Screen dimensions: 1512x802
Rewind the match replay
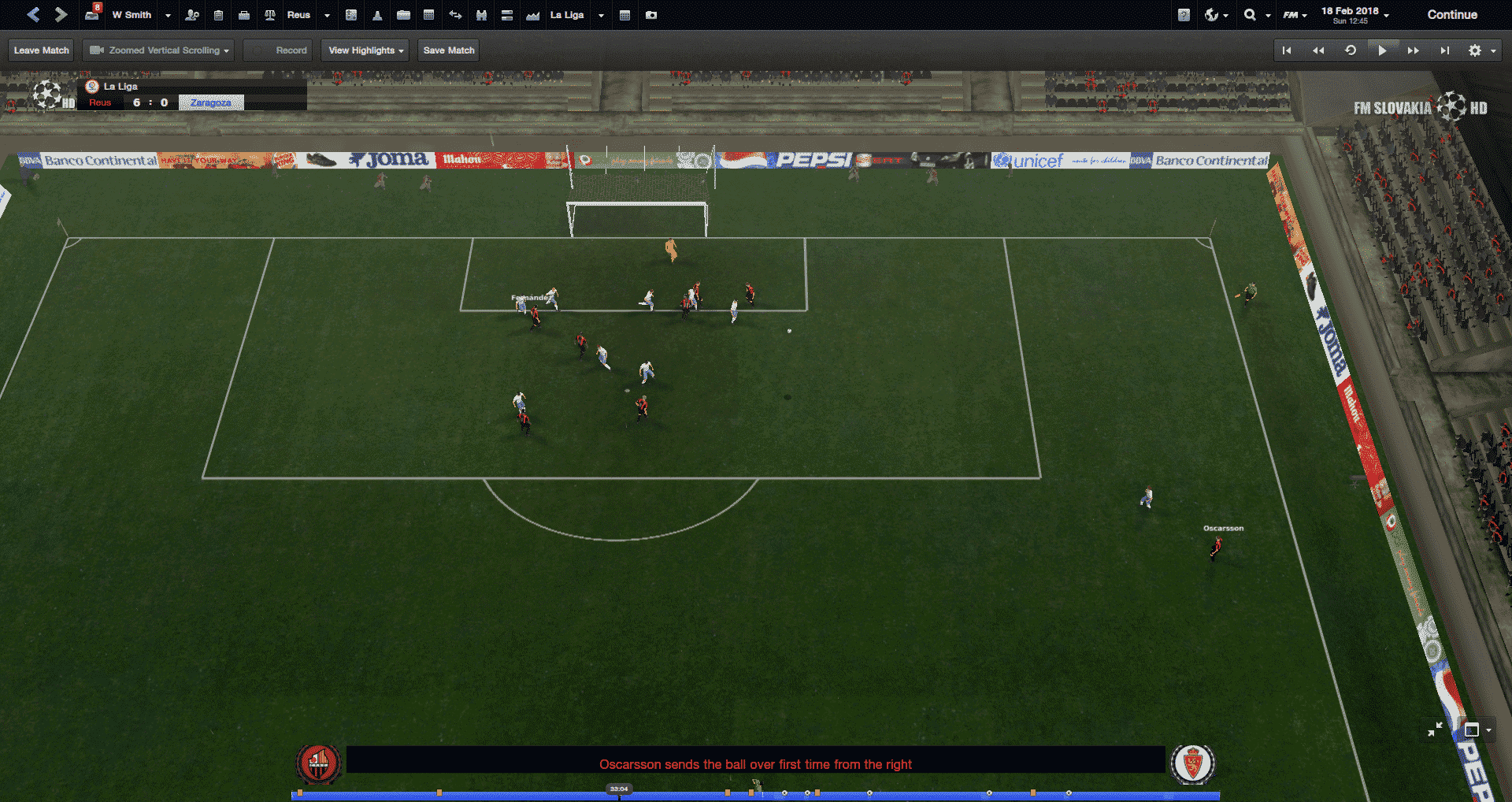[1318, 50]
